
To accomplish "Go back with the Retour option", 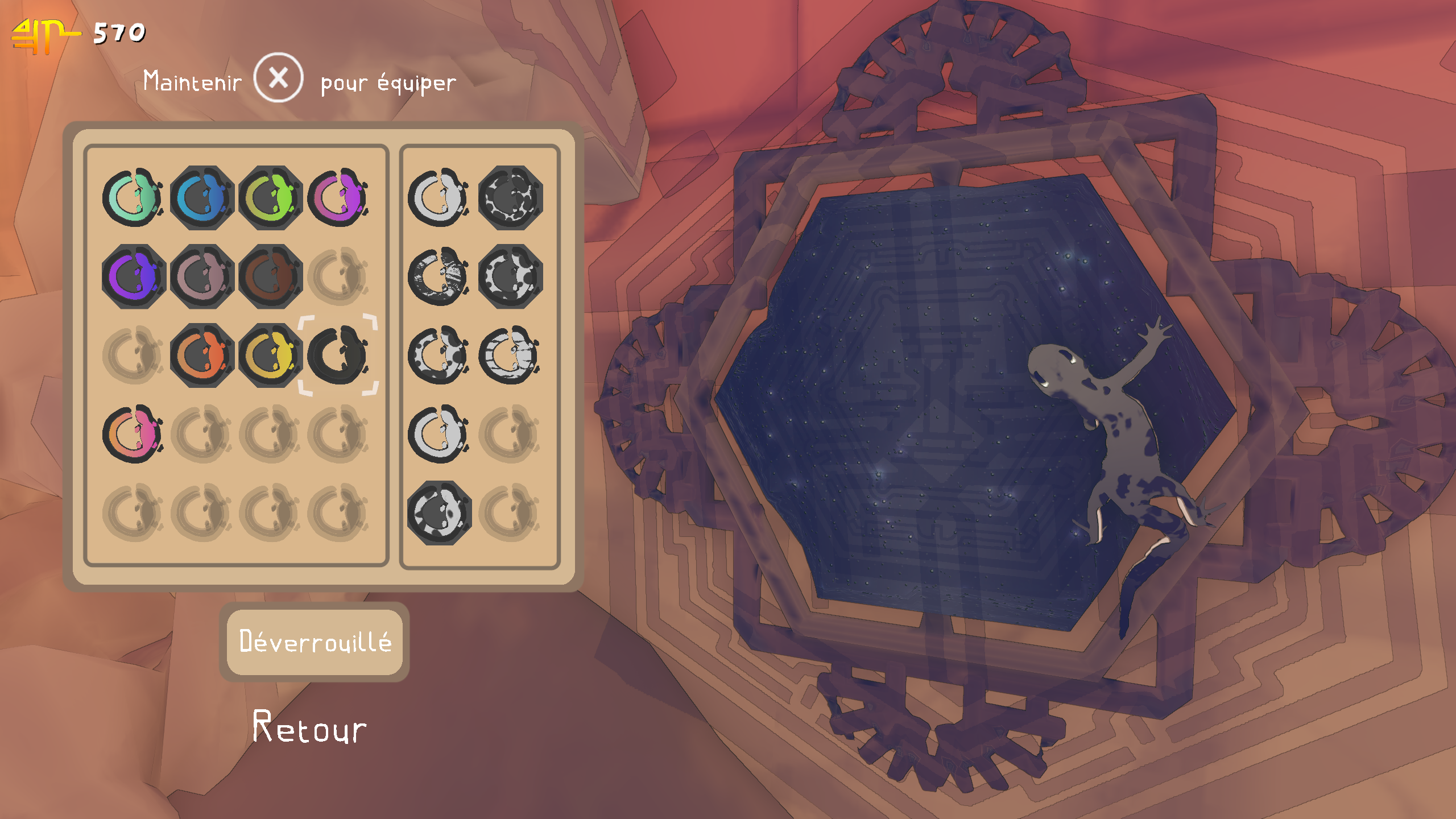I will [x=310, y=728].
